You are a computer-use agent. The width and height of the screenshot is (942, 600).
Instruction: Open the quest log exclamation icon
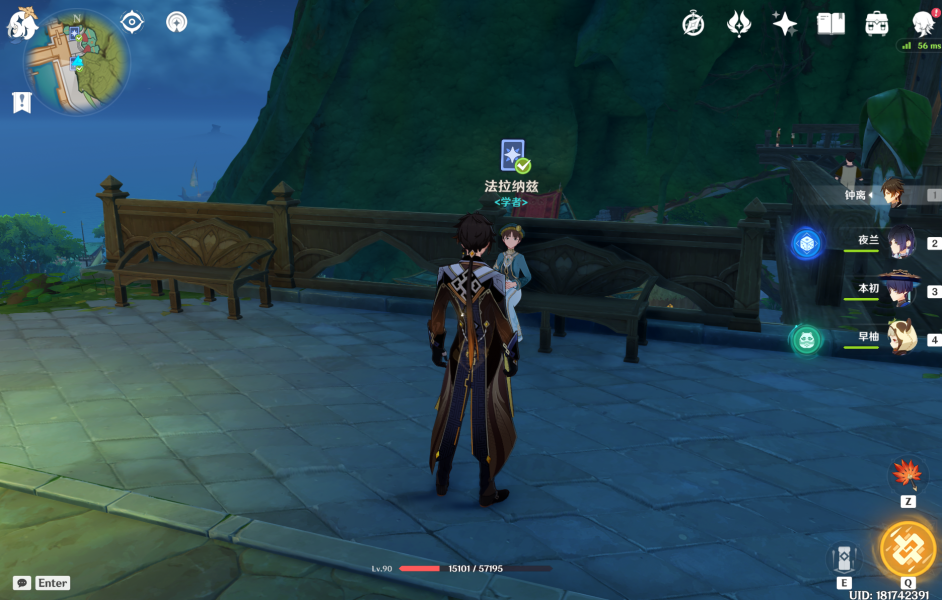pos(21,101)
